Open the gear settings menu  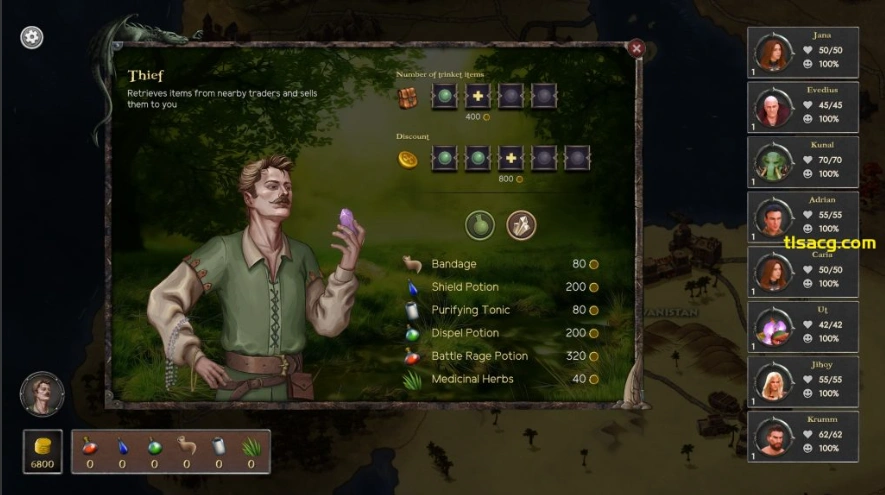(x=32, y=37)
